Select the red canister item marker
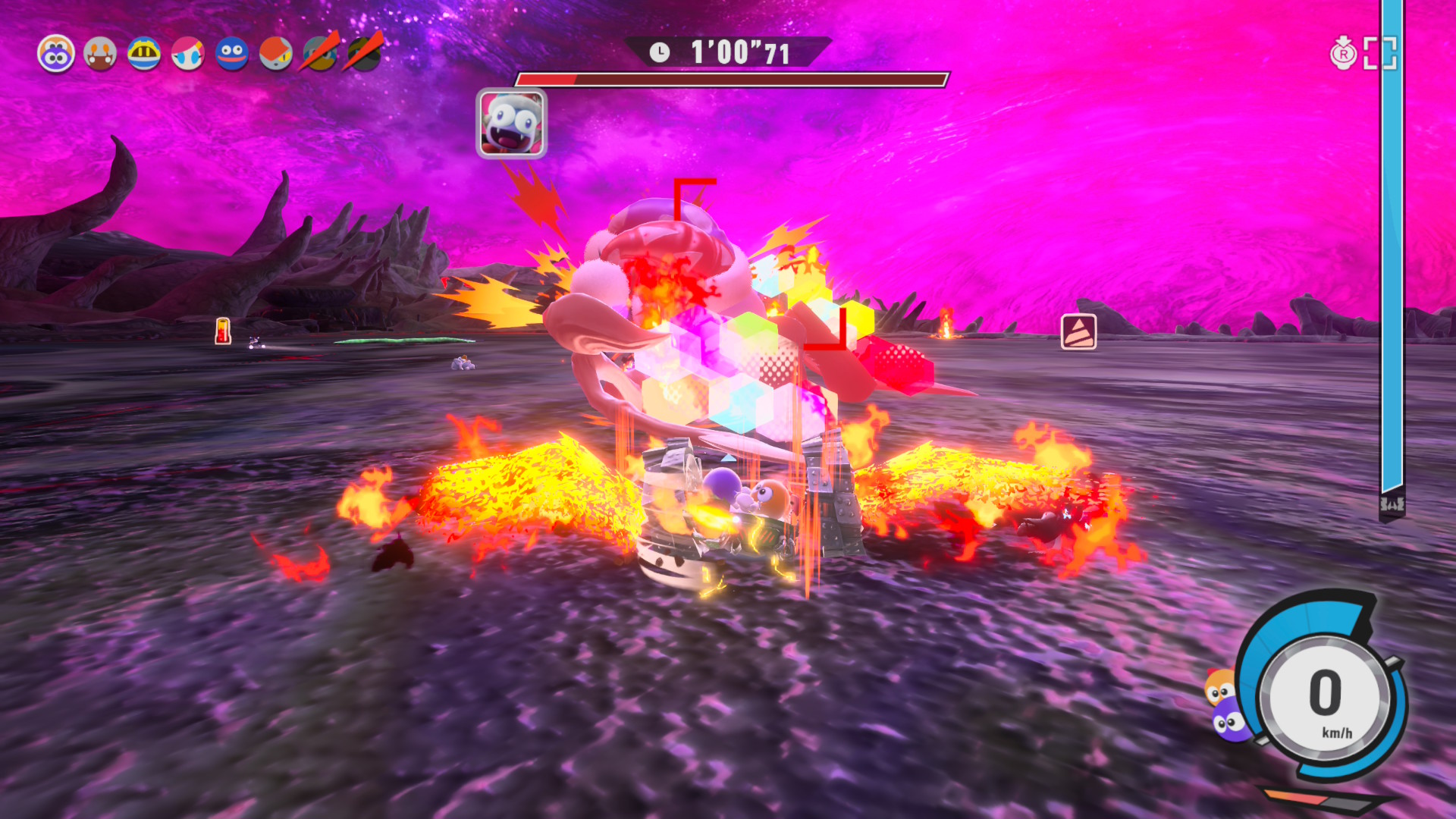The height and width of the screenshot is (819, 1456). point(223,331)
